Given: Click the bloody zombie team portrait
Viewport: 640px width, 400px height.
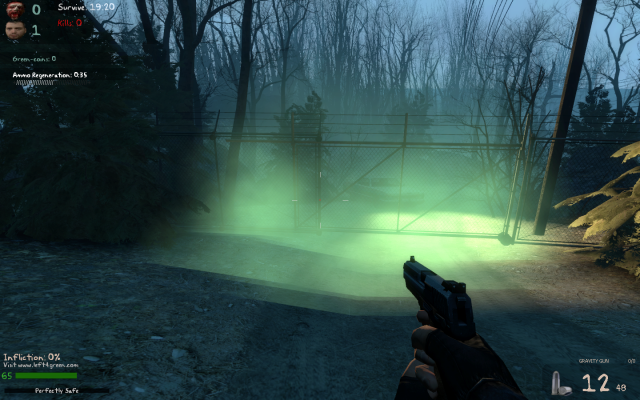Looking at the screenshot, I should [x=14, y=9].
